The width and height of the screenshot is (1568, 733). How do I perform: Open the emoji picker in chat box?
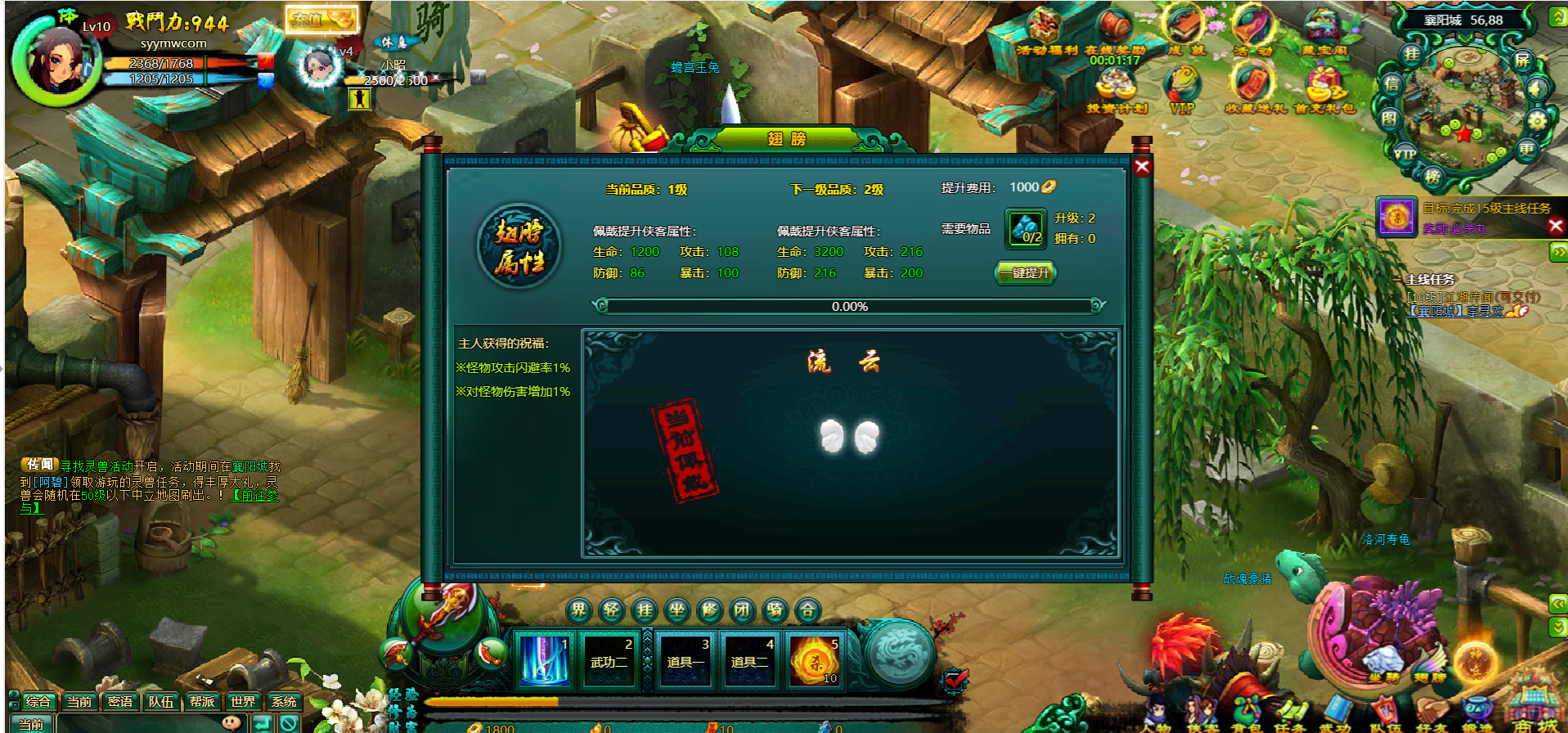[x=231, y=723]
